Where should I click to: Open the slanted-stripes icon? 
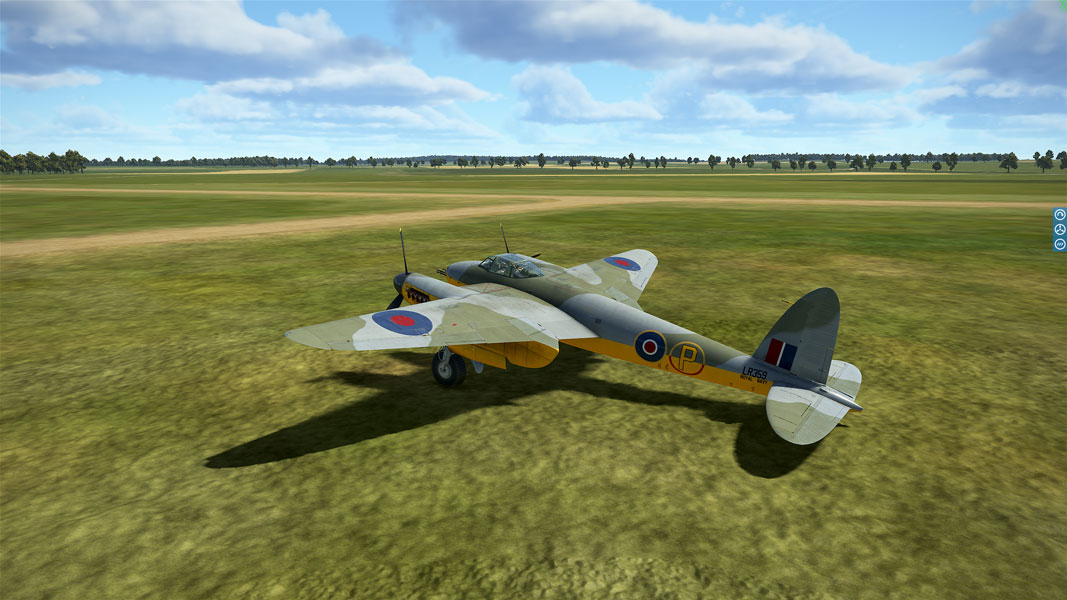[x=1060, y=244]
